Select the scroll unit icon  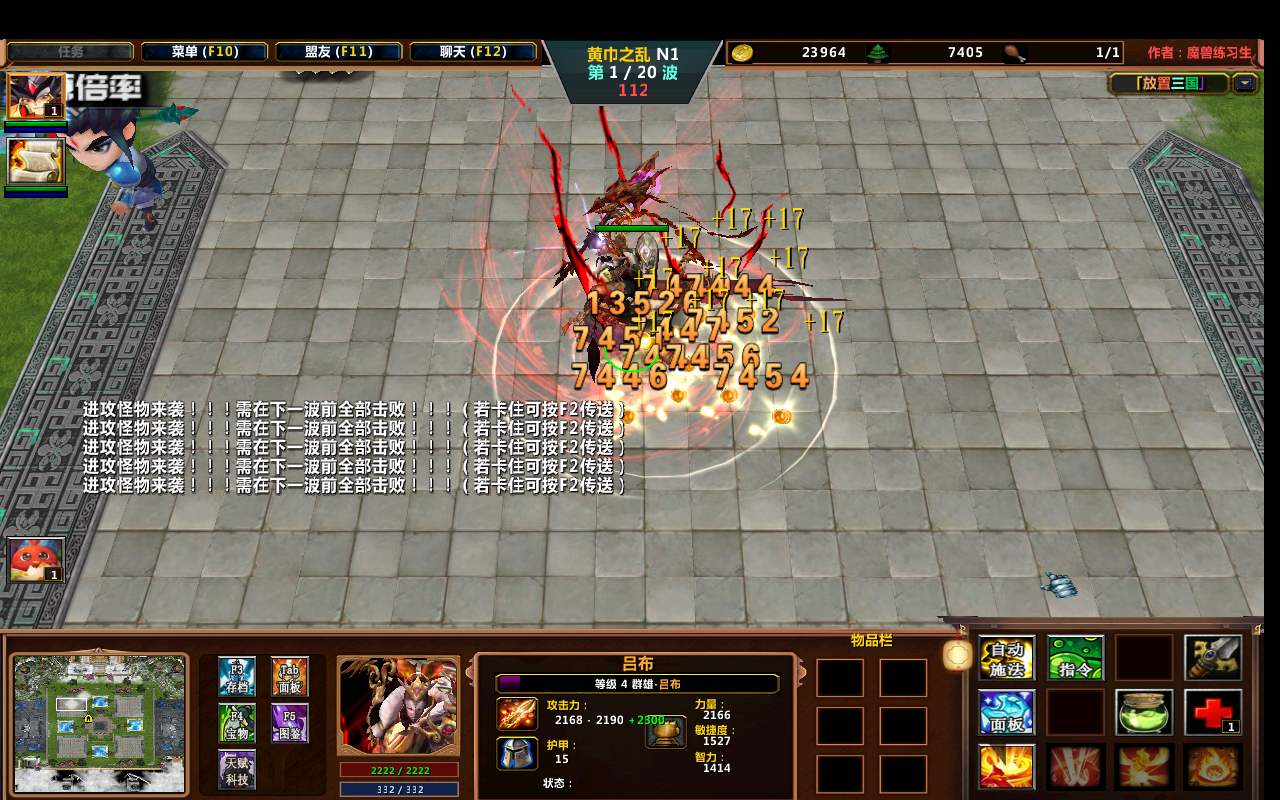(36, 161)
